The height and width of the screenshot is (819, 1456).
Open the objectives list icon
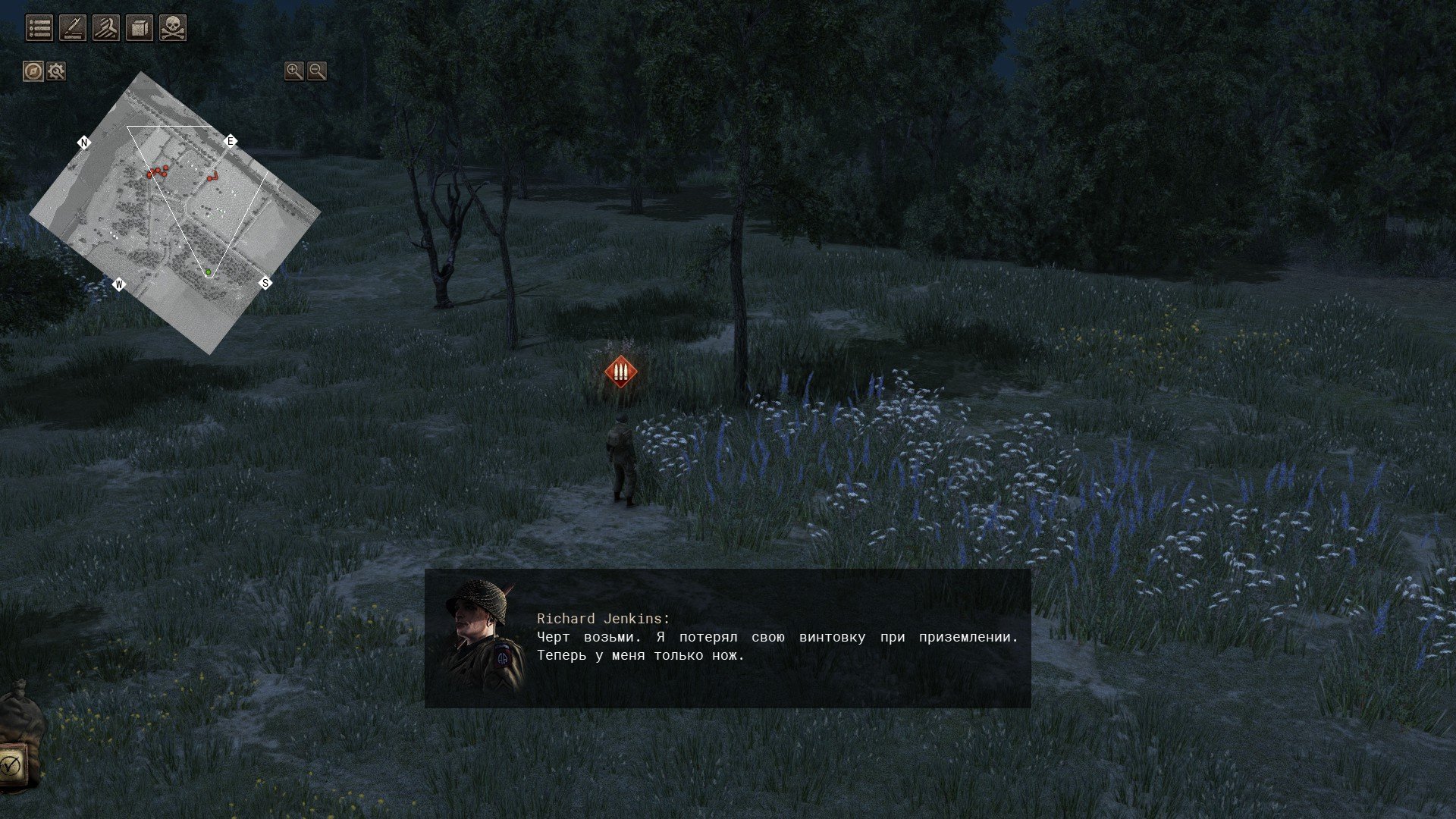tap(39, 29)
